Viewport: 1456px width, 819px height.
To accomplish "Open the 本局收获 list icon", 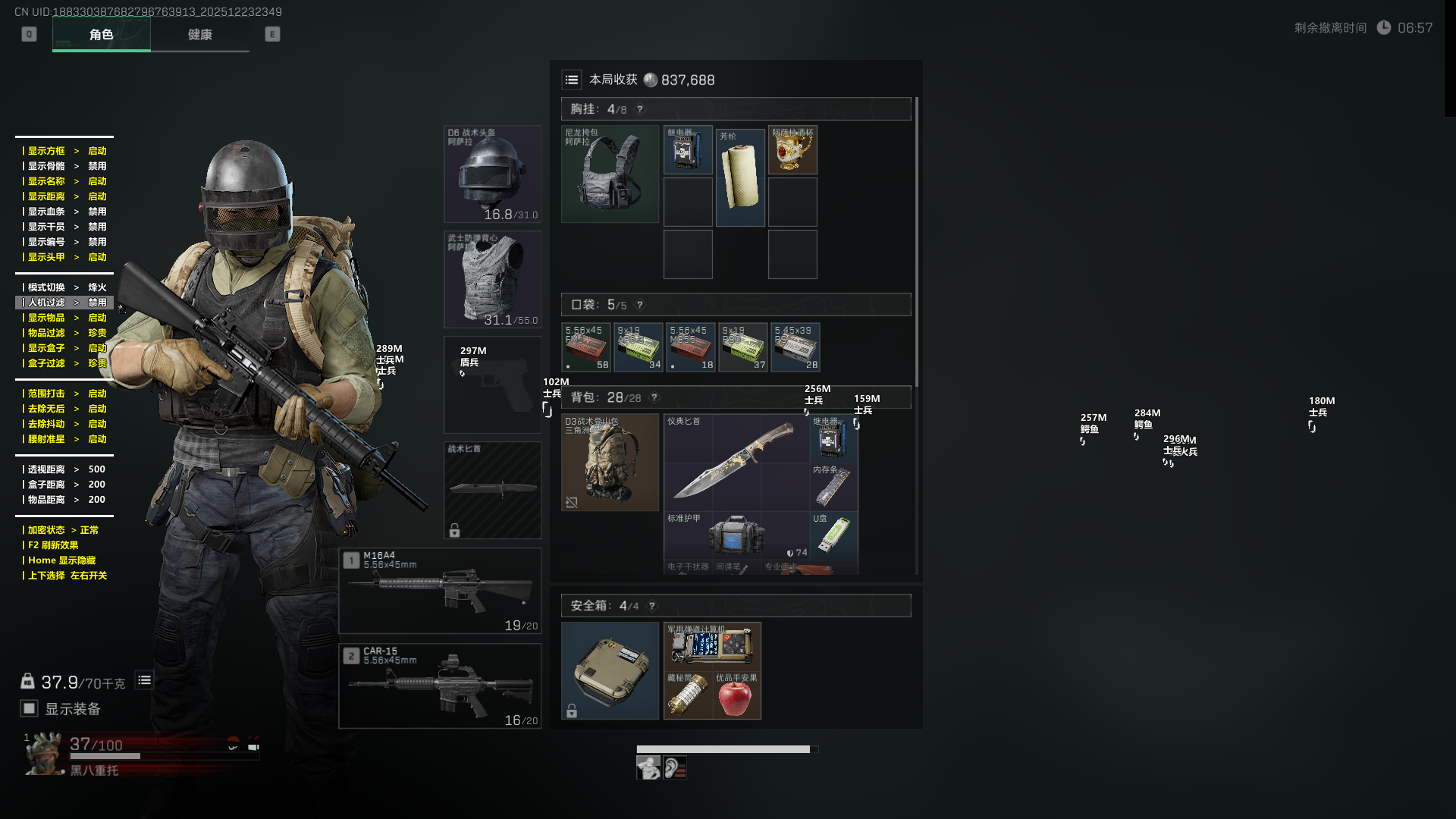I will (572, 80).
